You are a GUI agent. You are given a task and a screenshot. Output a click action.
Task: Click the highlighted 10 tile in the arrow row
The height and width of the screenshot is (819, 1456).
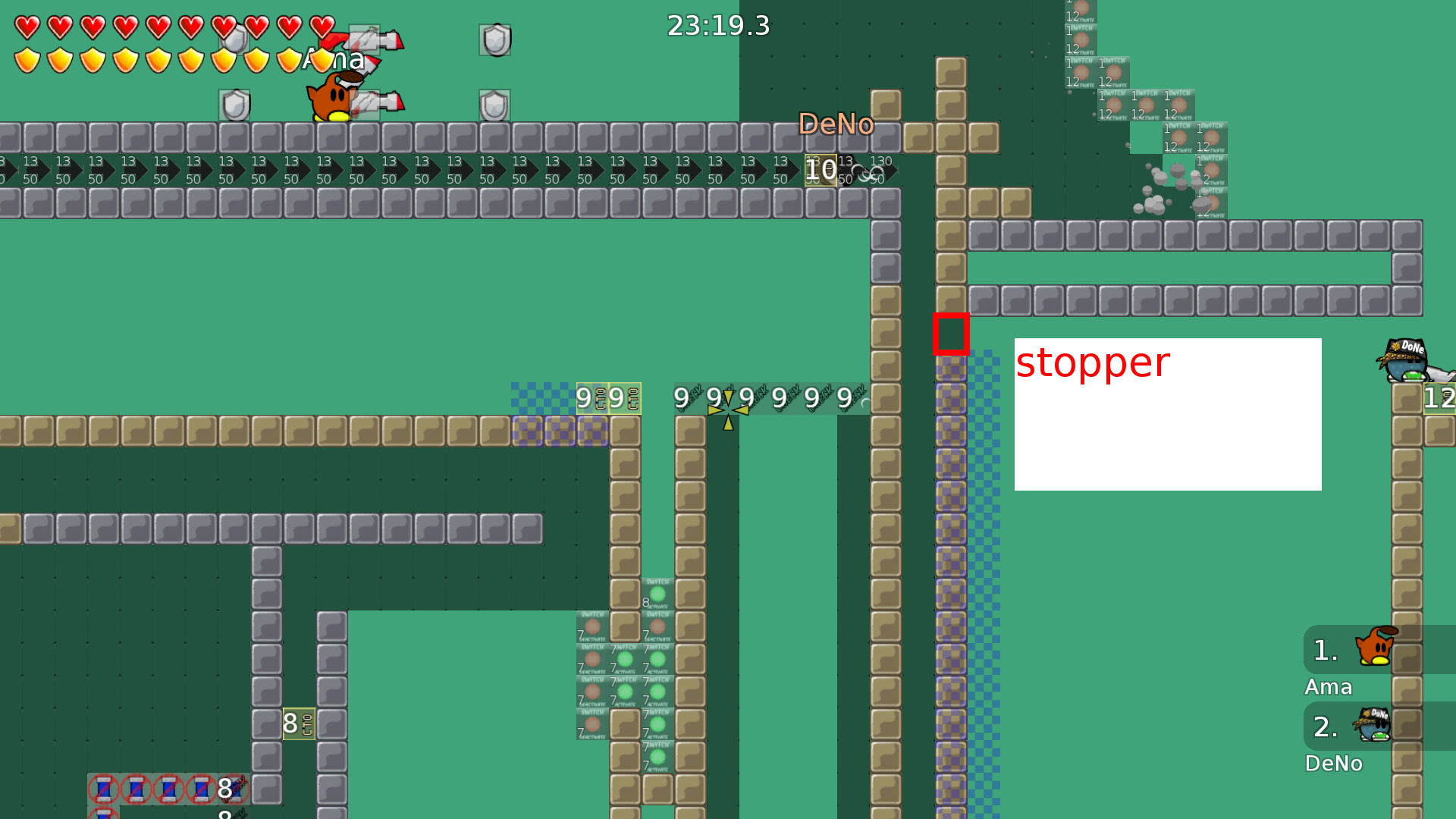[x=821, y=170]
